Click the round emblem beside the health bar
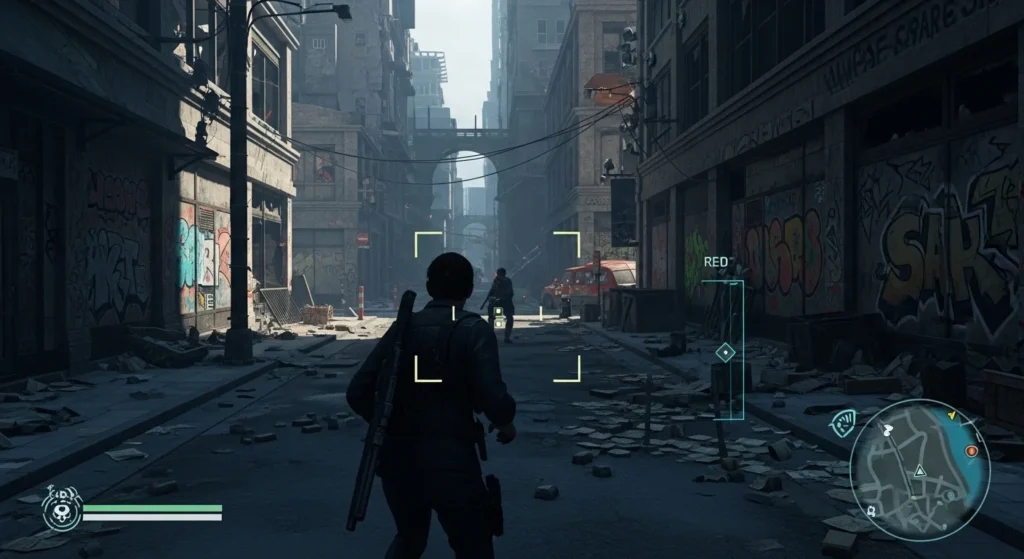Image resolution: width=1024 pixels, height=559 pixels. tap(61, 510)
